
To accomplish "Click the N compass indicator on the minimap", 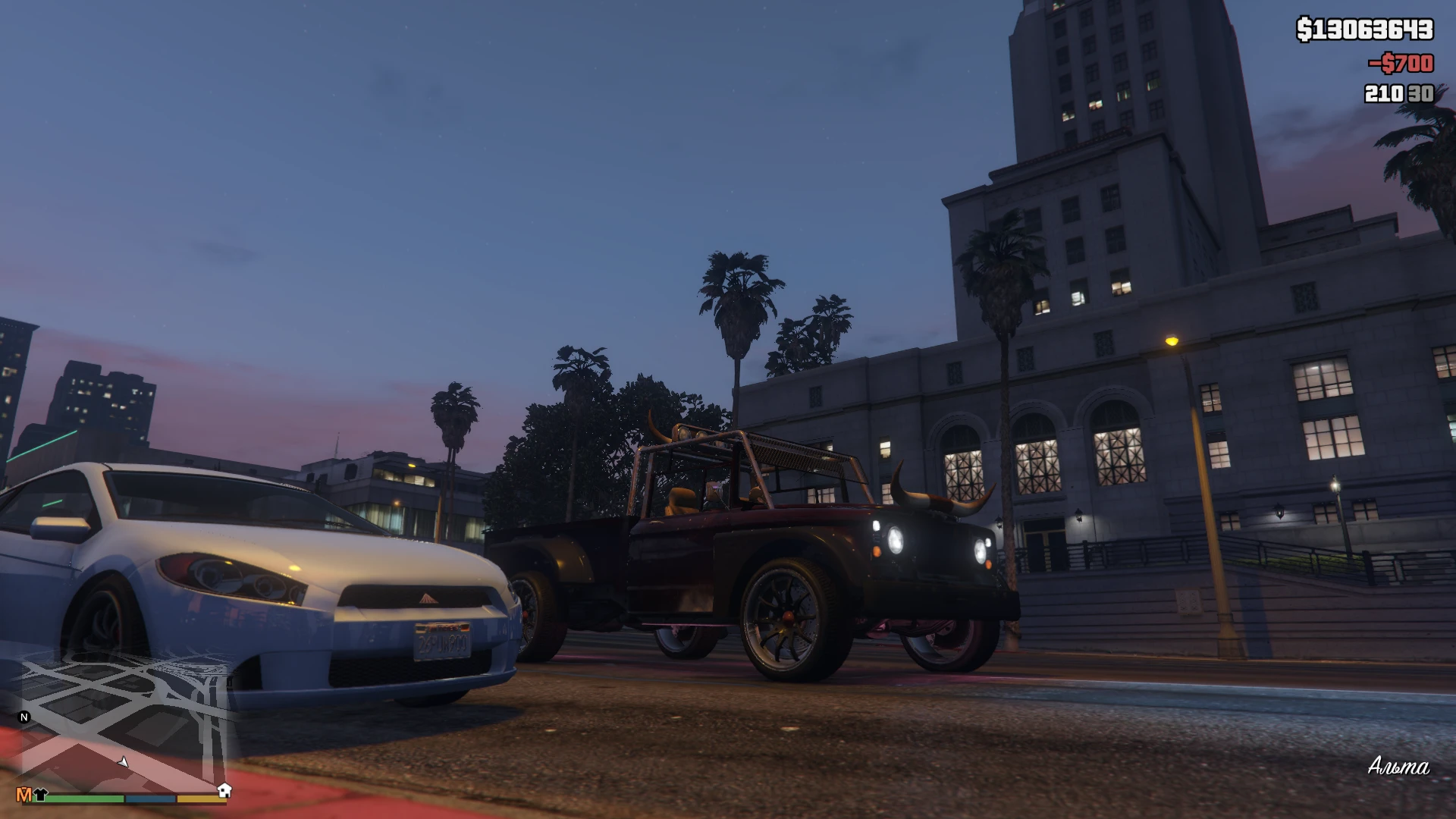I will [x=24, y=718].
